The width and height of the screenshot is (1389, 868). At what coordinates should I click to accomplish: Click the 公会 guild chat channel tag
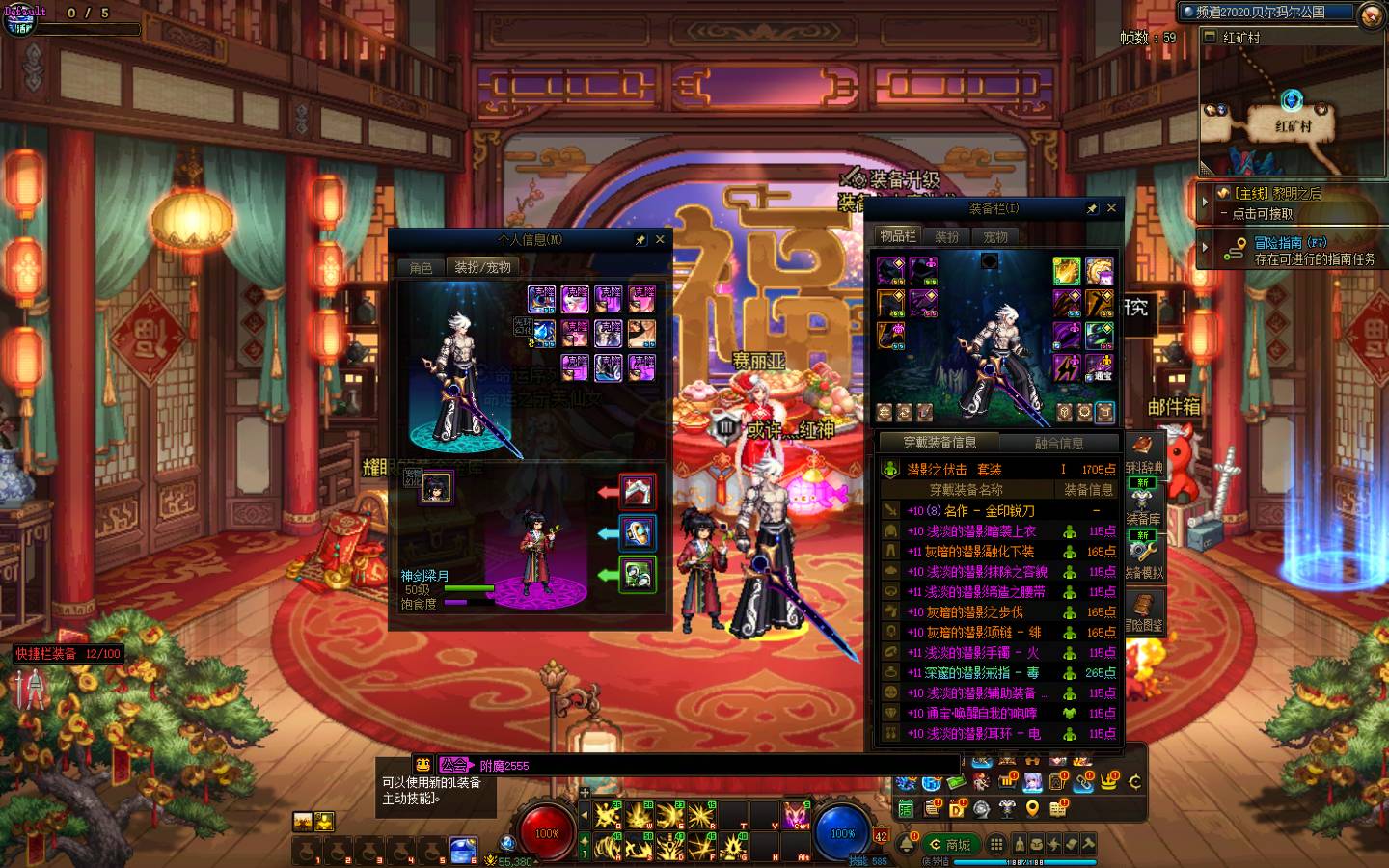tap(454, 765)
